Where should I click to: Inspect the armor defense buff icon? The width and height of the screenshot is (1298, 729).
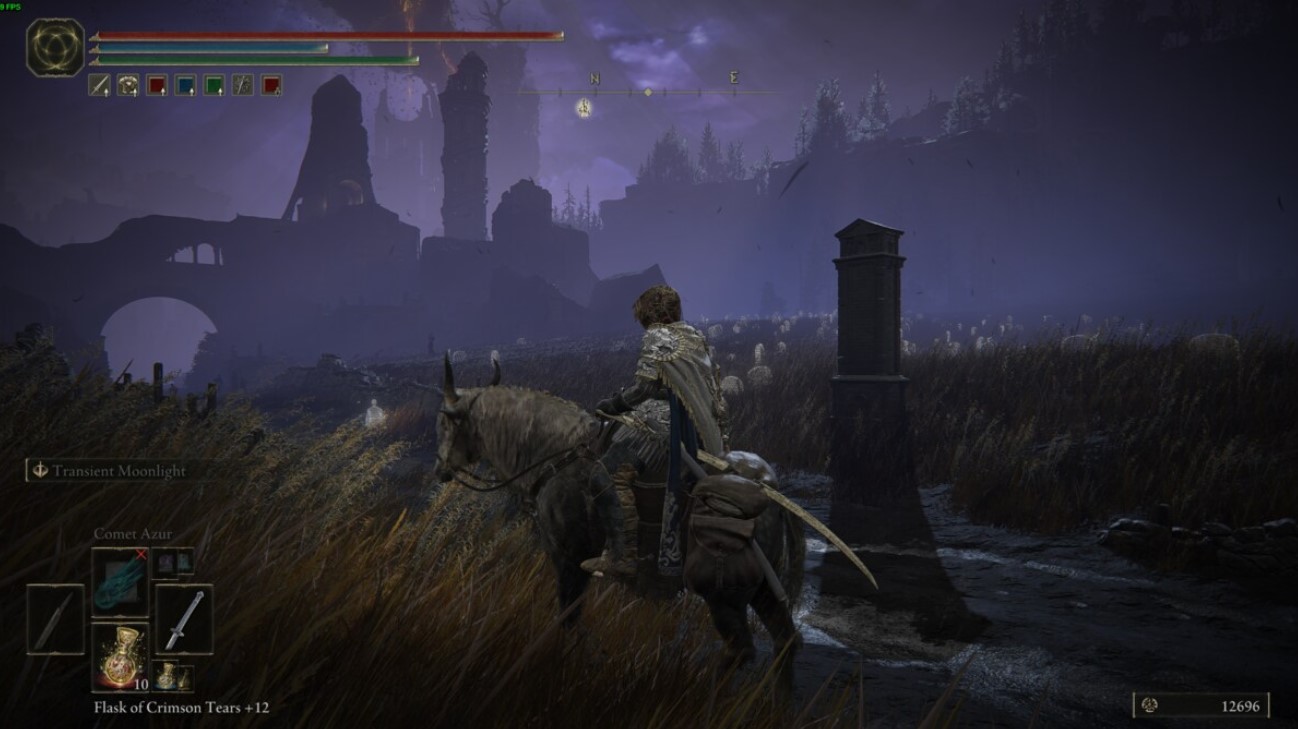pyautogui.click(x=128, y=86)
